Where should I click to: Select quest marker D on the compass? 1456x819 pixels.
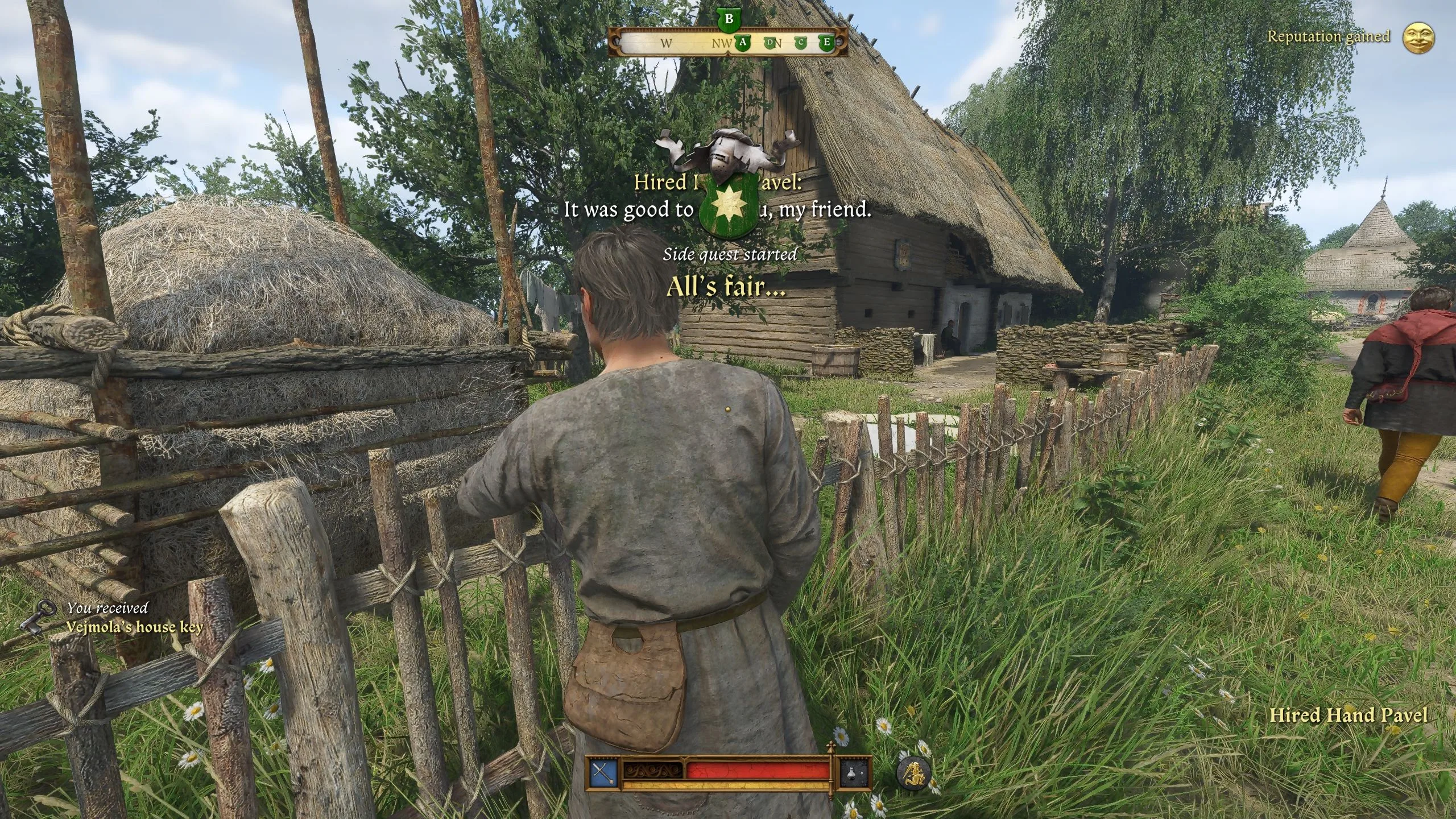pos(771,43)
